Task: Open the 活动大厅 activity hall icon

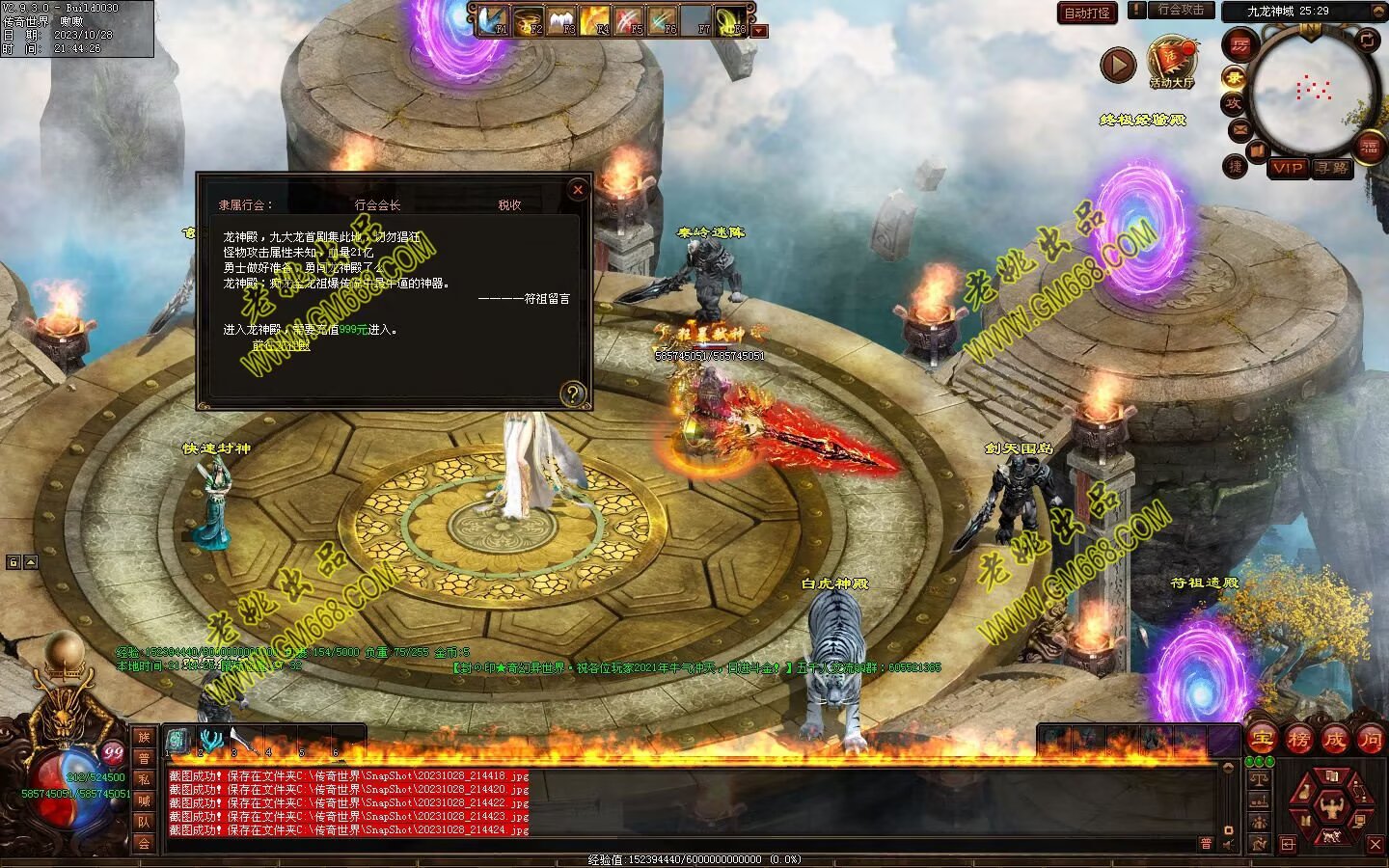Action: 1171,60
